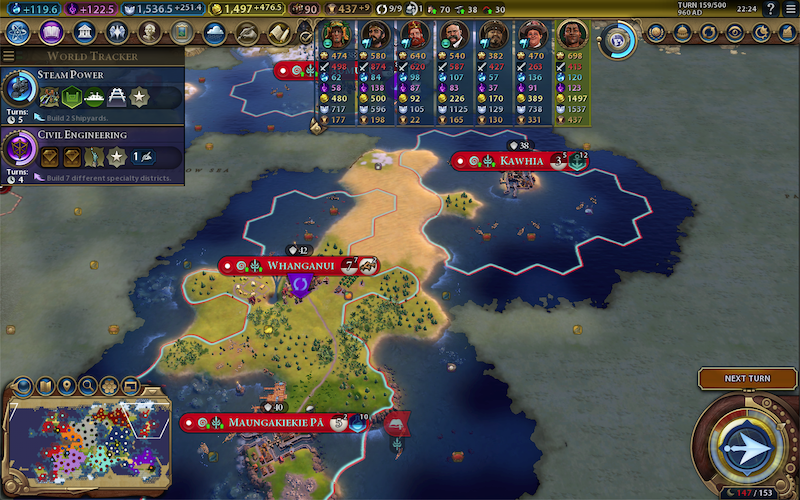The height and width of the screenshot is (500, 800).
Task: Open the Climate raincloud panel
Action: click(x=214, y=33)
